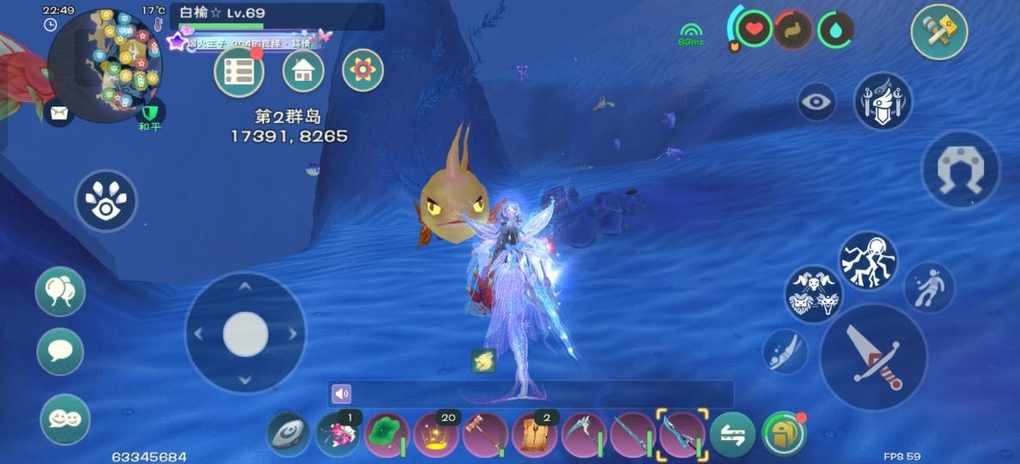Viewport: 1020px width, 464px height.
Task: Open the flower icon menu
Action: pyautogui.click(x=363, y=70)
